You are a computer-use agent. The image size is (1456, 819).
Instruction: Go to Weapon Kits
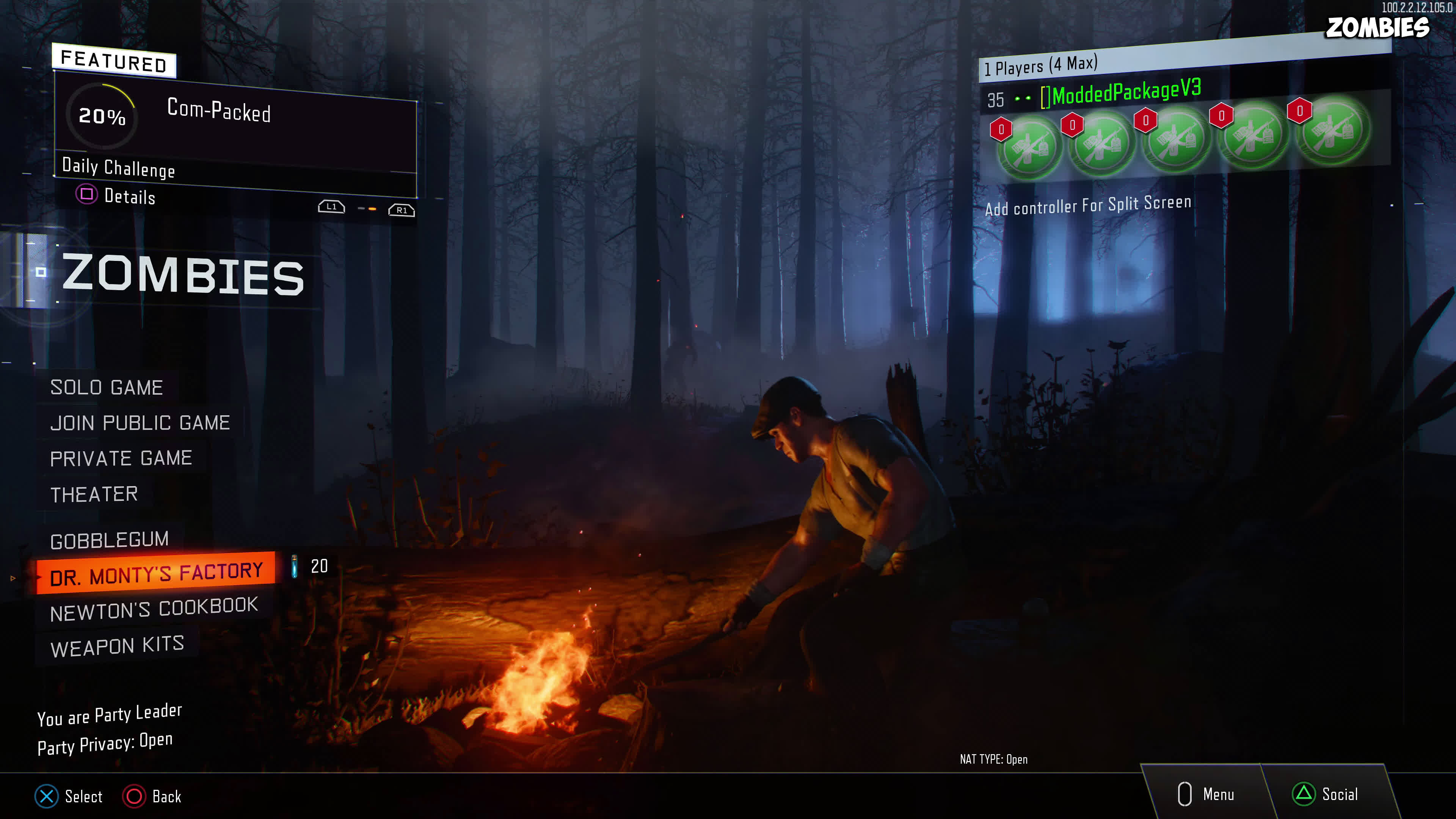(x=117, y=646)
